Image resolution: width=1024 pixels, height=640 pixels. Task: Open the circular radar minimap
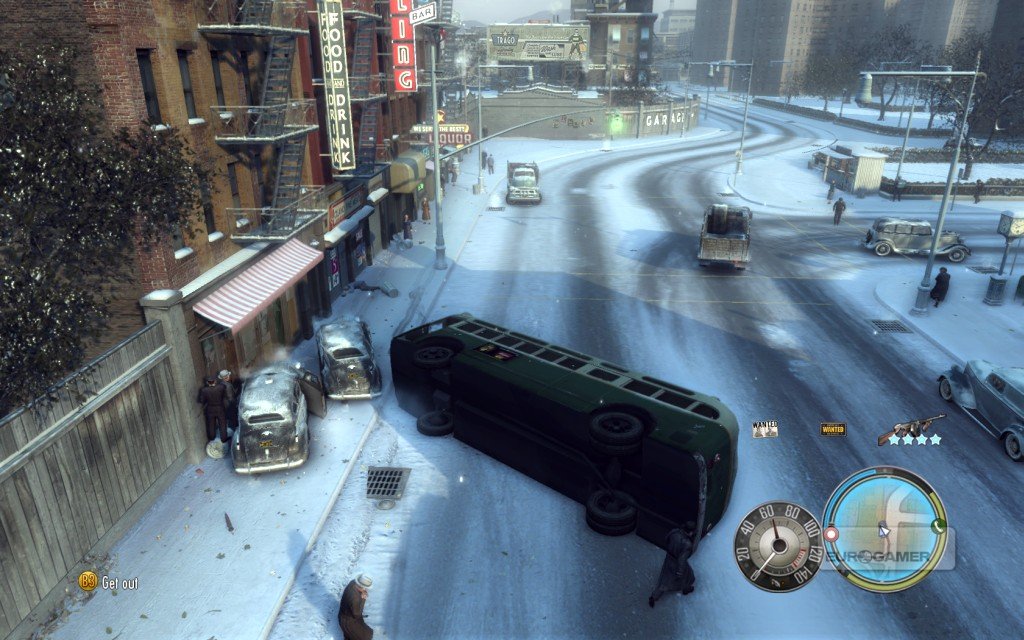tap(884, 529)
